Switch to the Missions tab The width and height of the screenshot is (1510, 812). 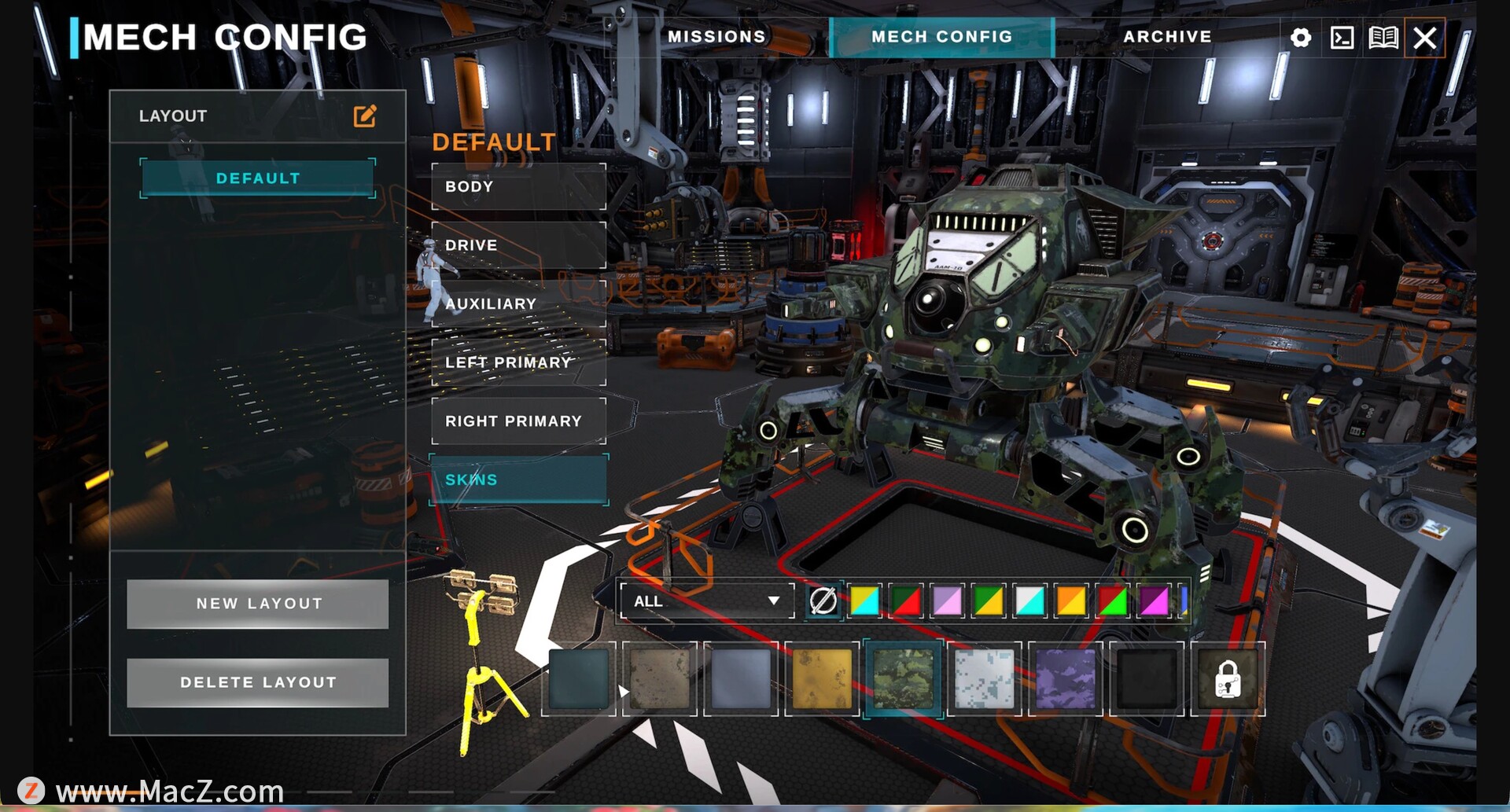(x=716, y=37)
